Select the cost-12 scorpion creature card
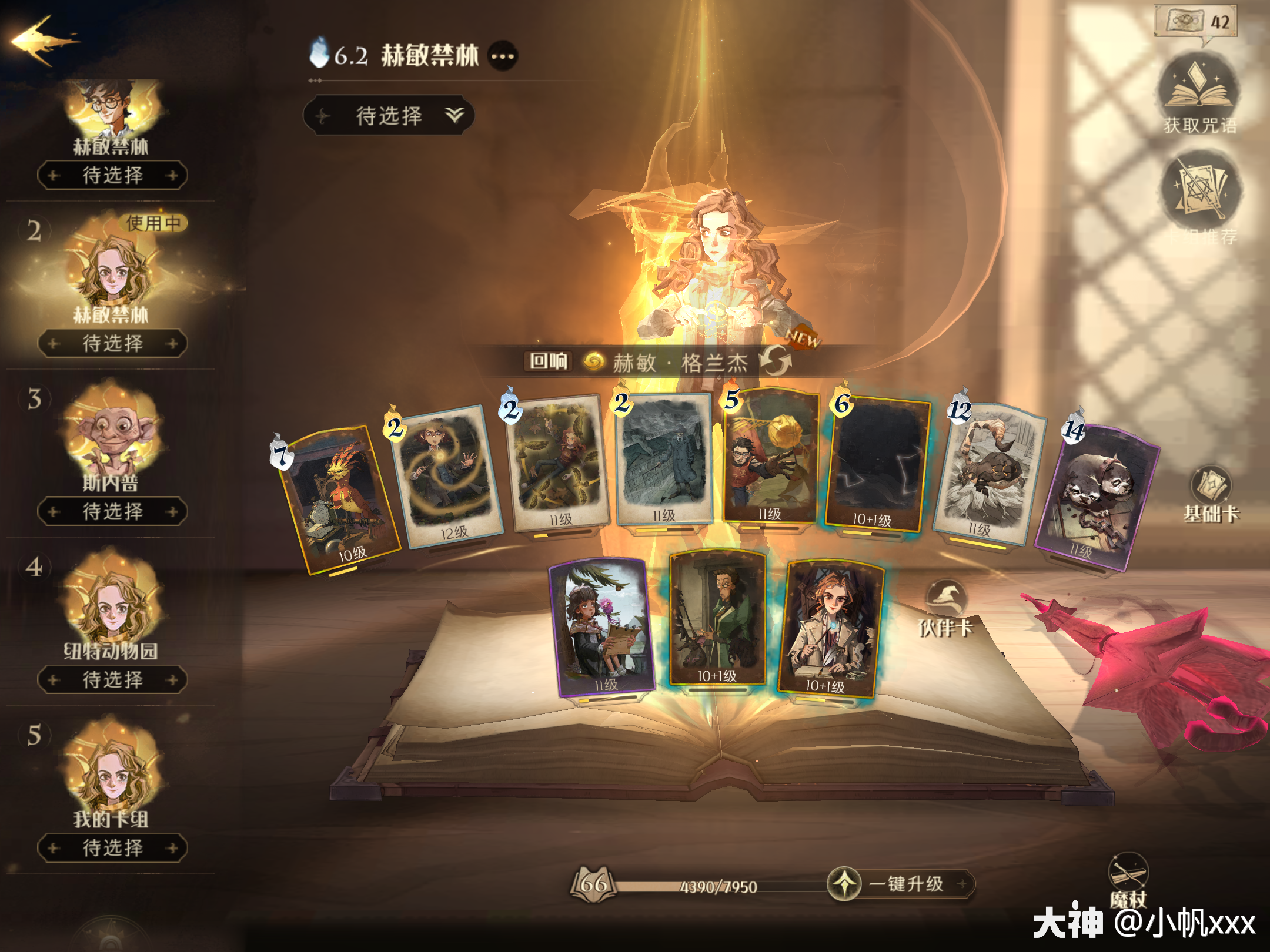Image resolution: width=1270 pixels, height=952 pixels. 988,473
